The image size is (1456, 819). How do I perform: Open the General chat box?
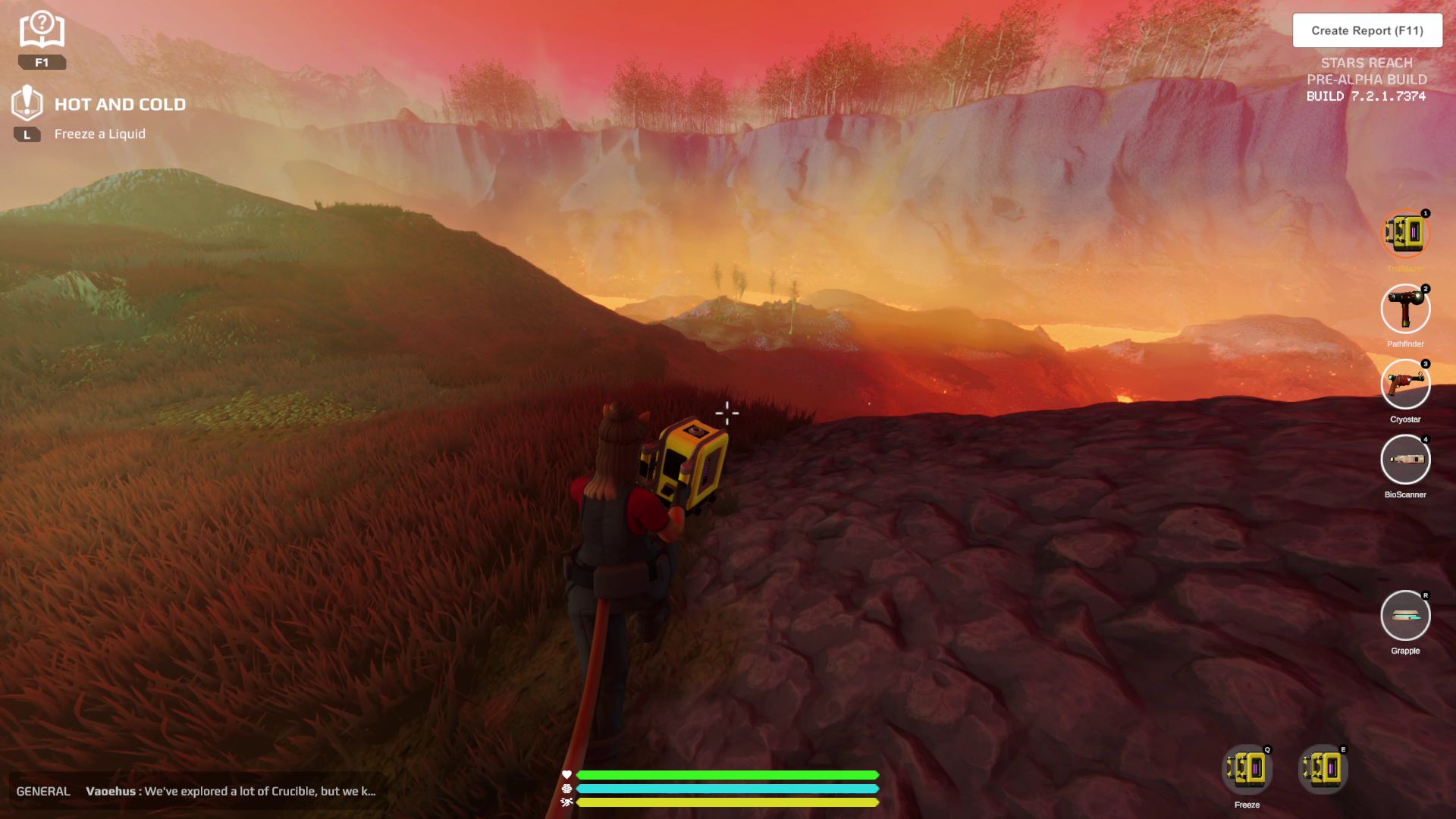(x=196, y=791)
